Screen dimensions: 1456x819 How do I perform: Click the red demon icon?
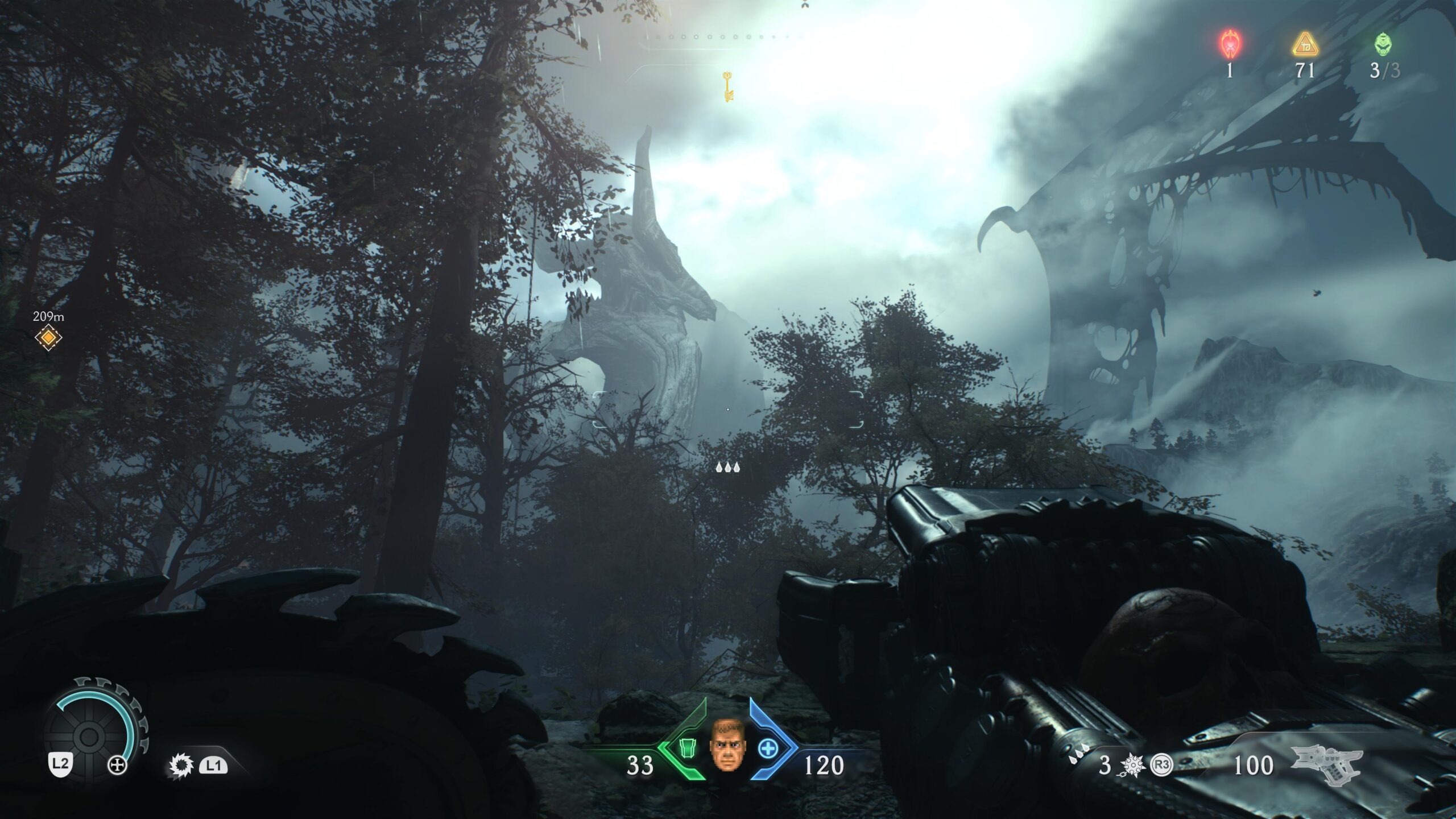pos(1230,44)
